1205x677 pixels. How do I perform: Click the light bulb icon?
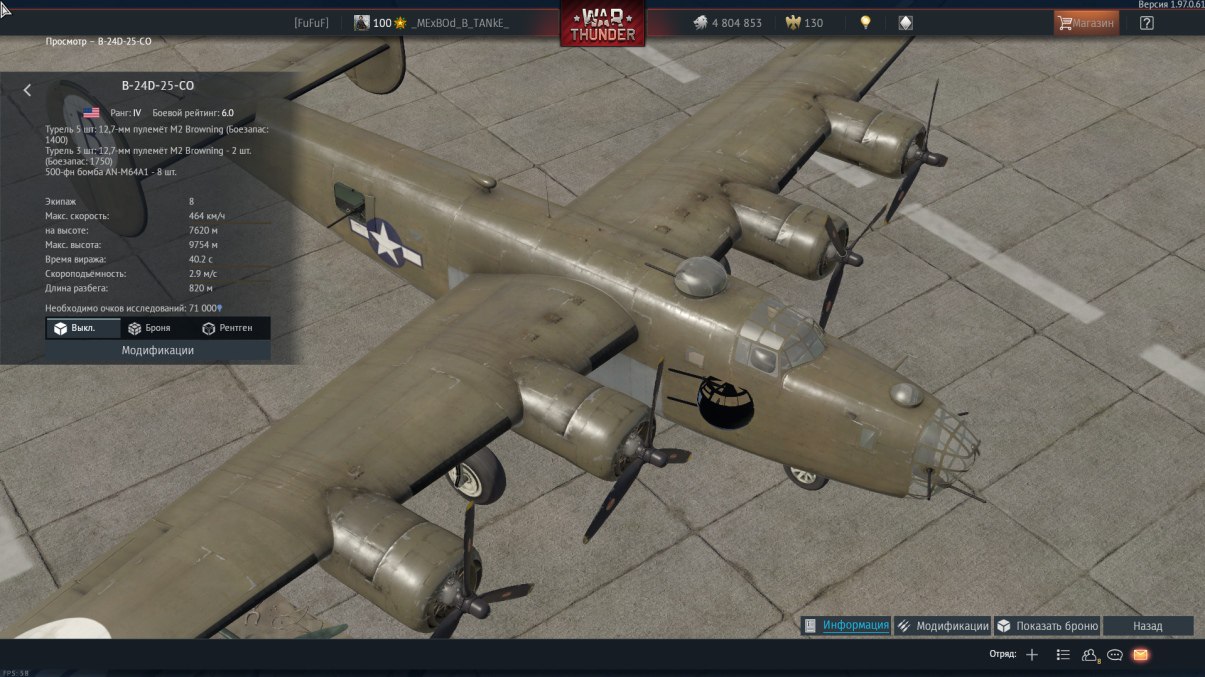(x=866, y=23)
